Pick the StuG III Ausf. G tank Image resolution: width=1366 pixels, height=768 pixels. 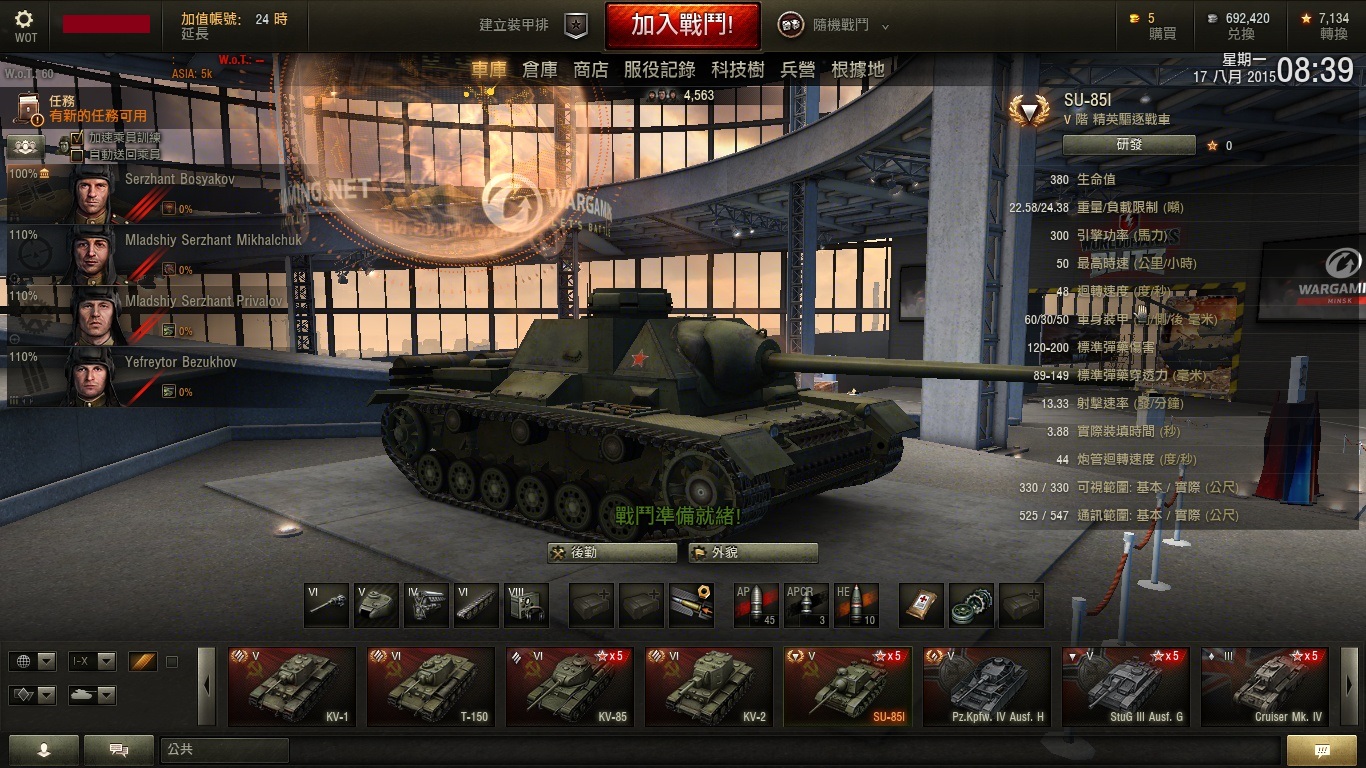[1125, 686]
